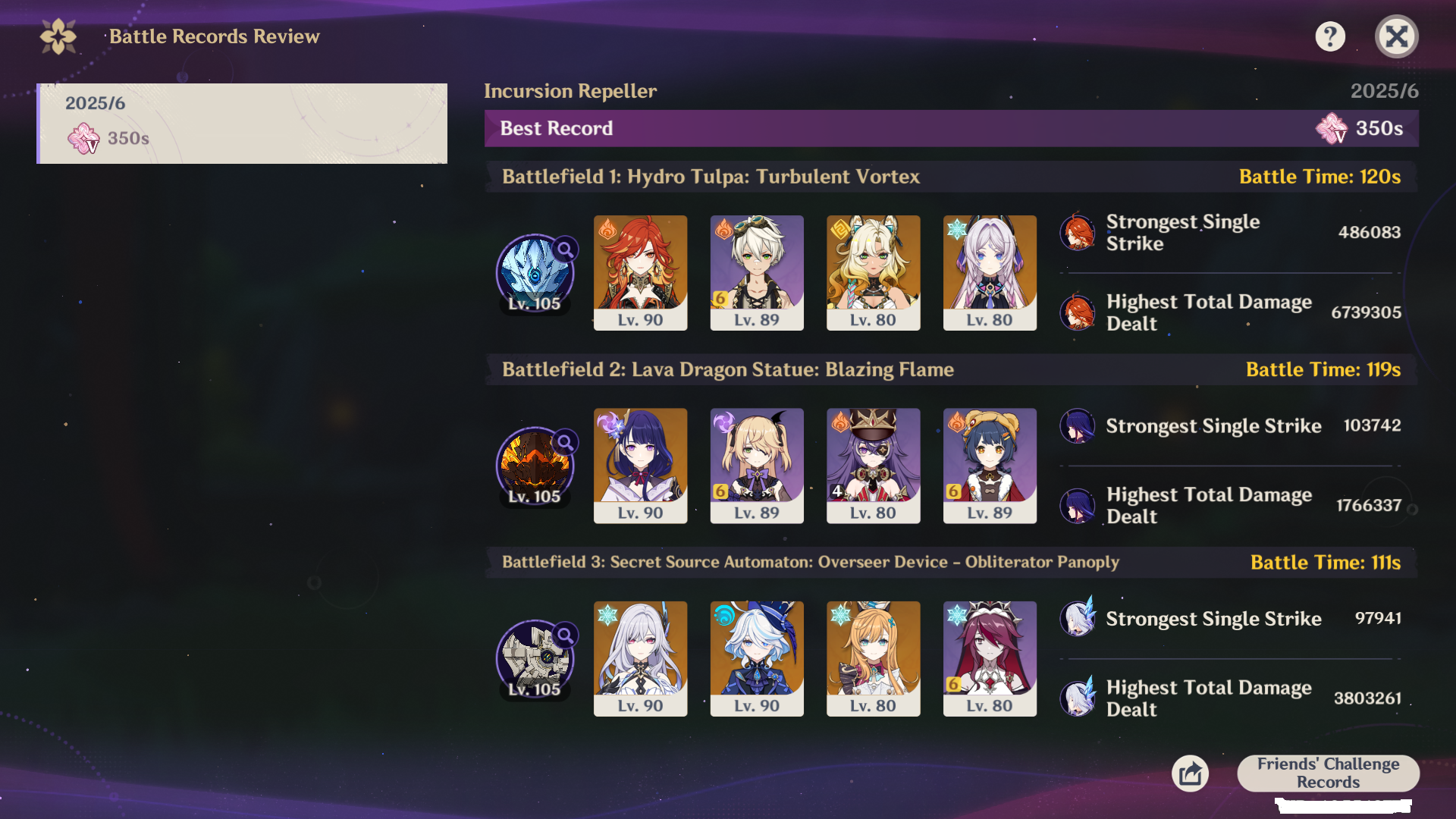Select the Strongest Single Strike avatar in Battlefield 1

pyautogui.click(x=1078, y=233)
